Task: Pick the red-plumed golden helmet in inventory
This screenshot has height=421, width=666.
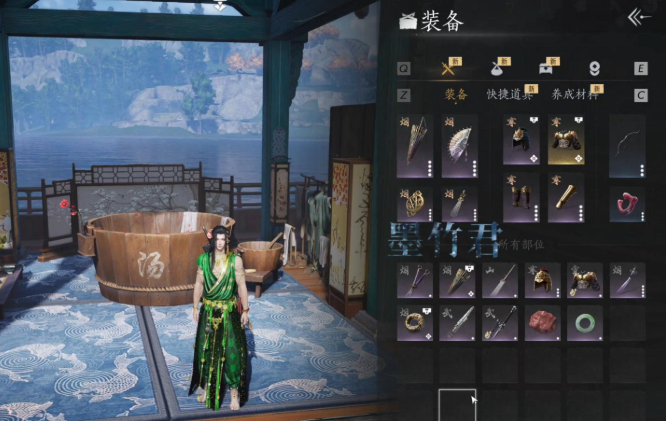Action: coord(543,280)
